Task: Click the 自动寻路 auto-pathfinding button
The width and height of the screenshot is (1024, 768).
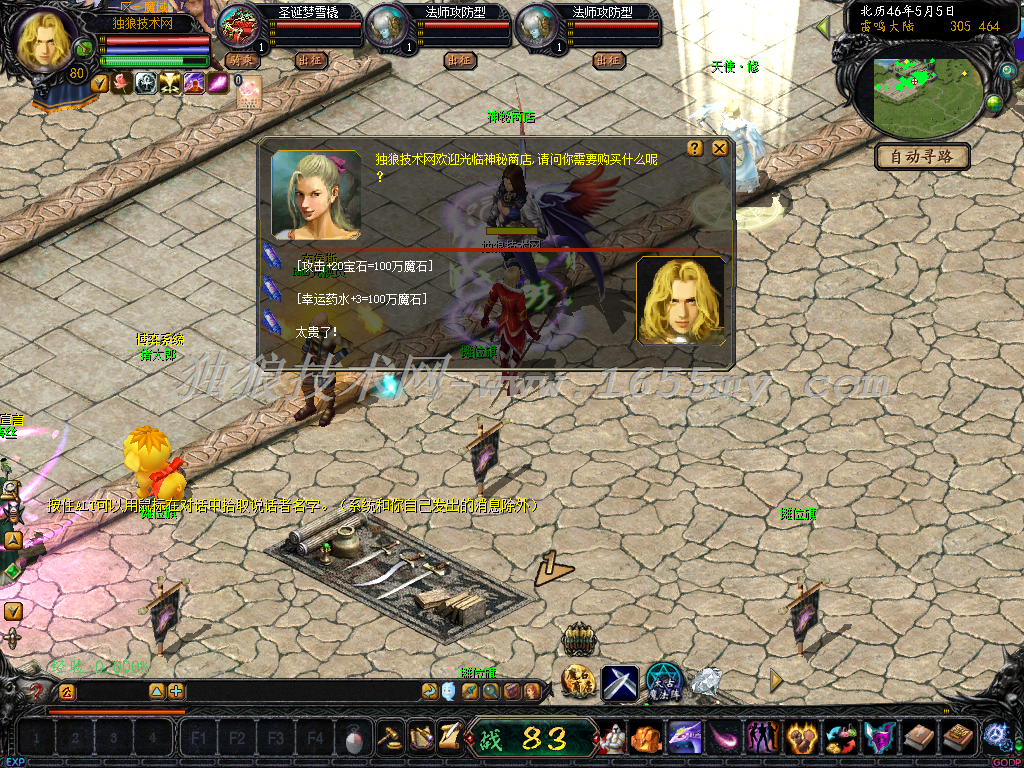Action: [x=922, y=156]
